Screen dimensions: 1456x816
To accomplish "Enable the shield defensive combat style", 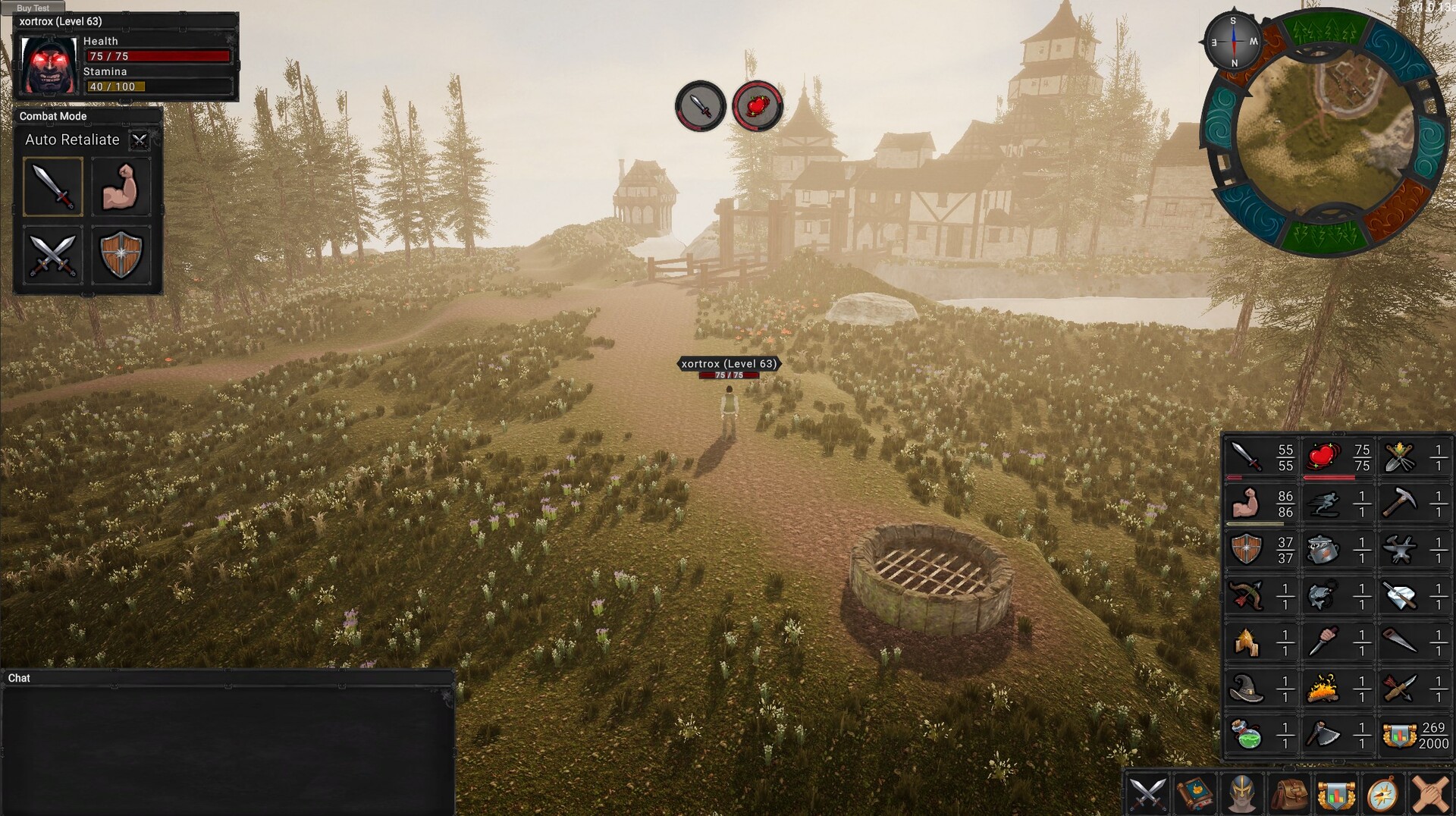I will [x=121, y=254].
